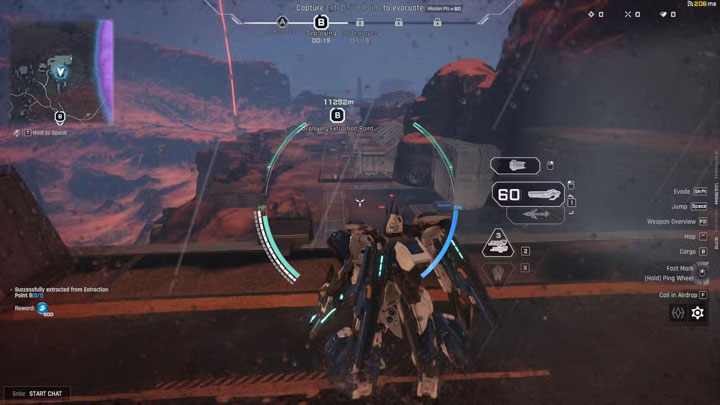
Task: Select the melee weapon slot above the rifle
Action: click(516, 166)
